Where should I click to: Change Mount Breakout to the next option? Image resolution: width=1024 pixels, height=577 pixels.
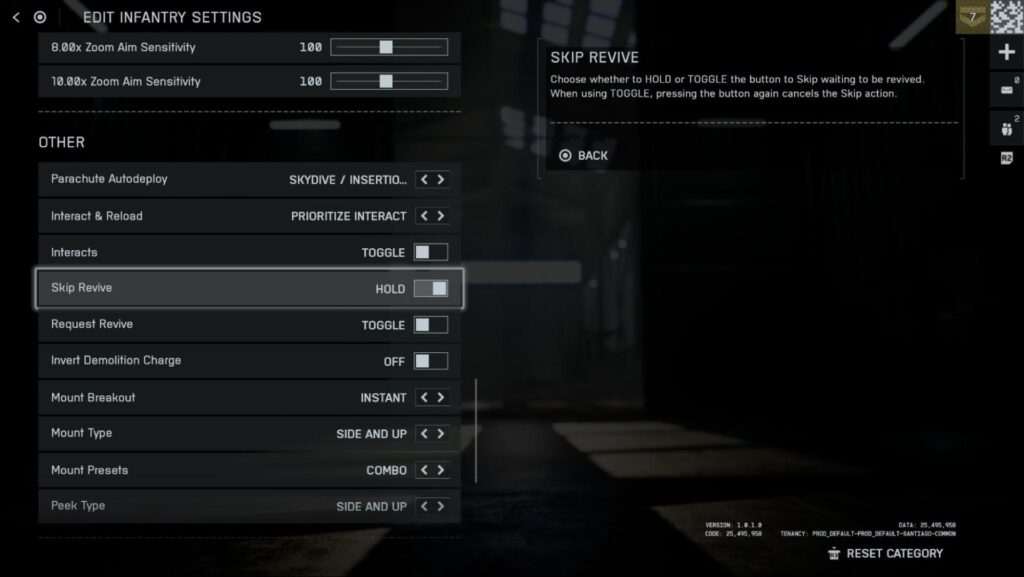pos(441,398)
